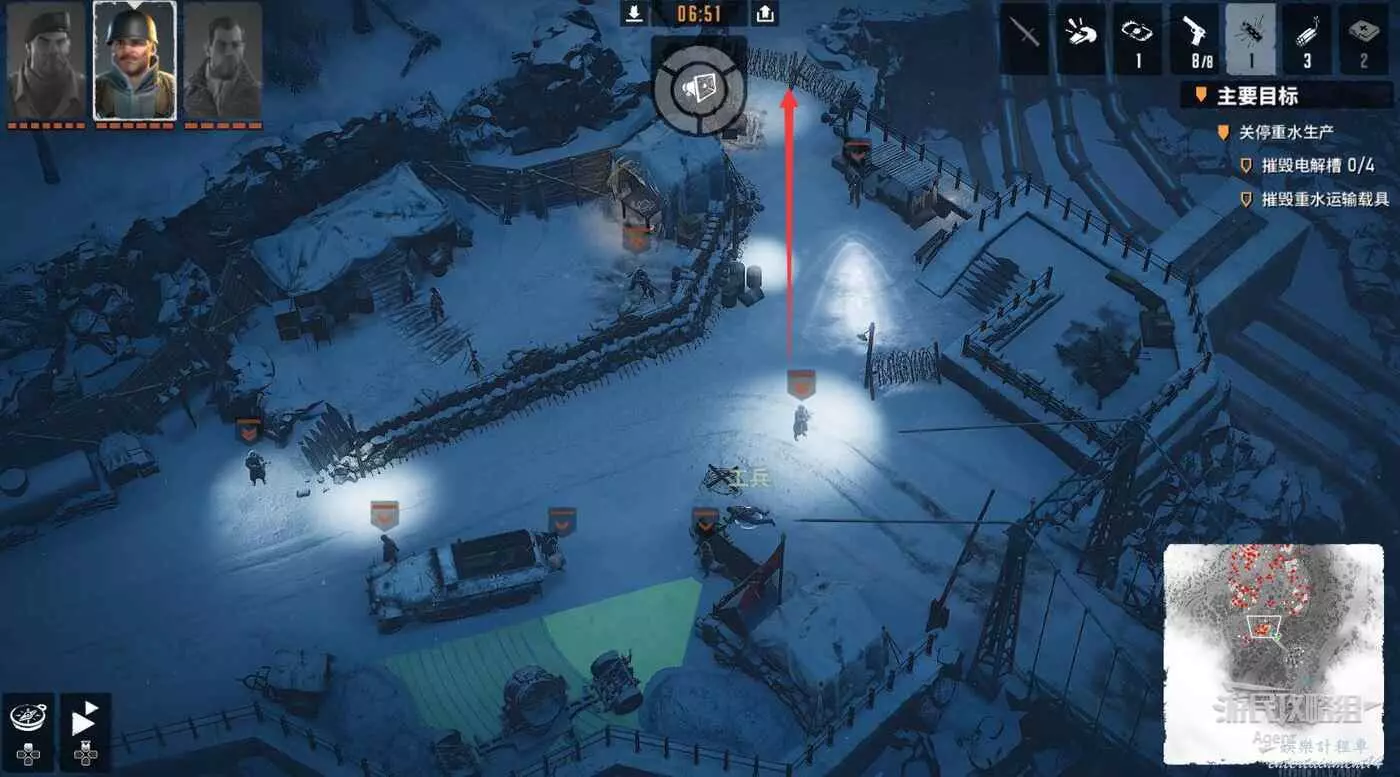Viewport: 1400px width, 777px height.
Task: Select the beret-wearing commando portrait
Action: pos(46,60)
